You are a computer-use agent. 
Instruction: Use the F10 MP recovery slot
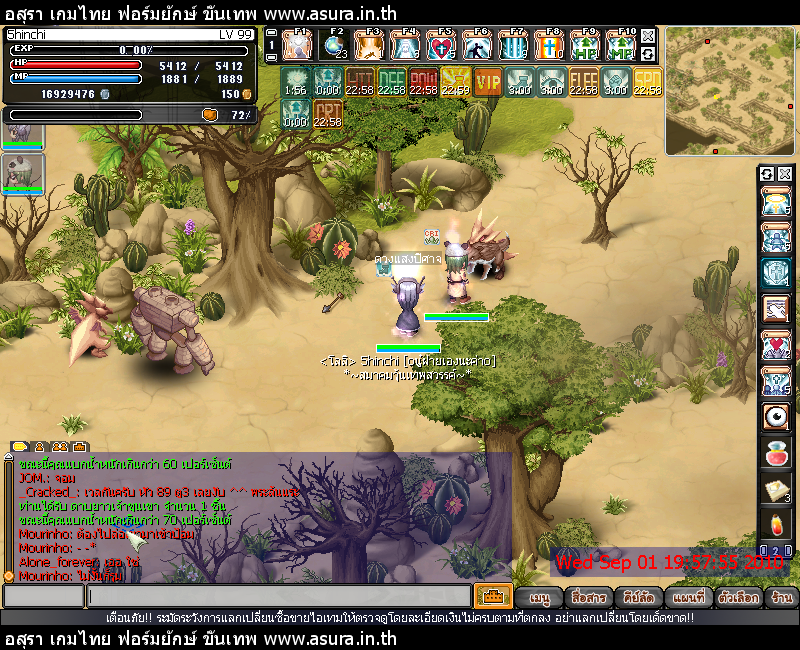[x=621, y=46]
